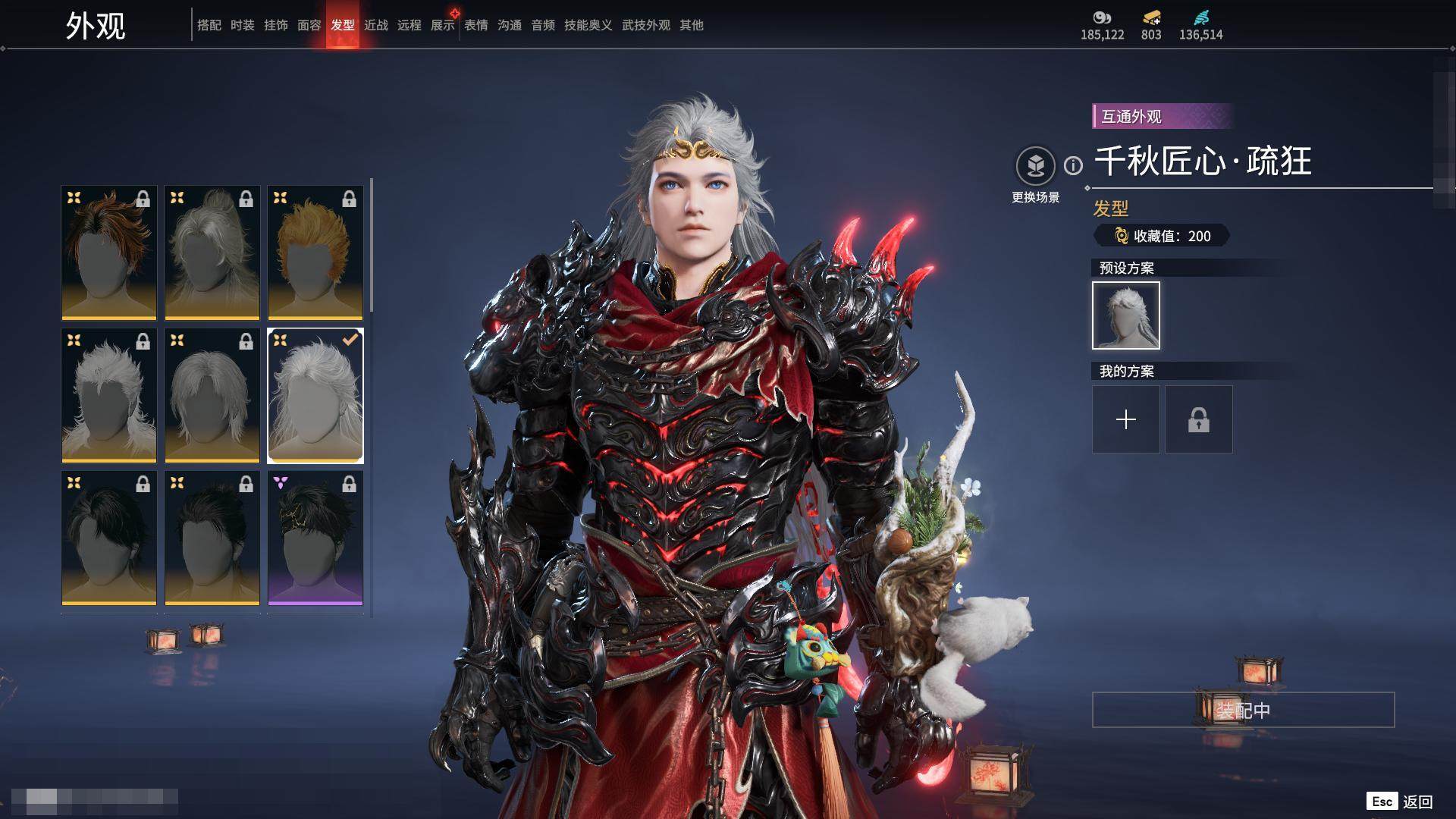Viewport: 1456px width, 819px height.
Task: Select the locked brown messy hairstyle
Action: click(109, 253)
